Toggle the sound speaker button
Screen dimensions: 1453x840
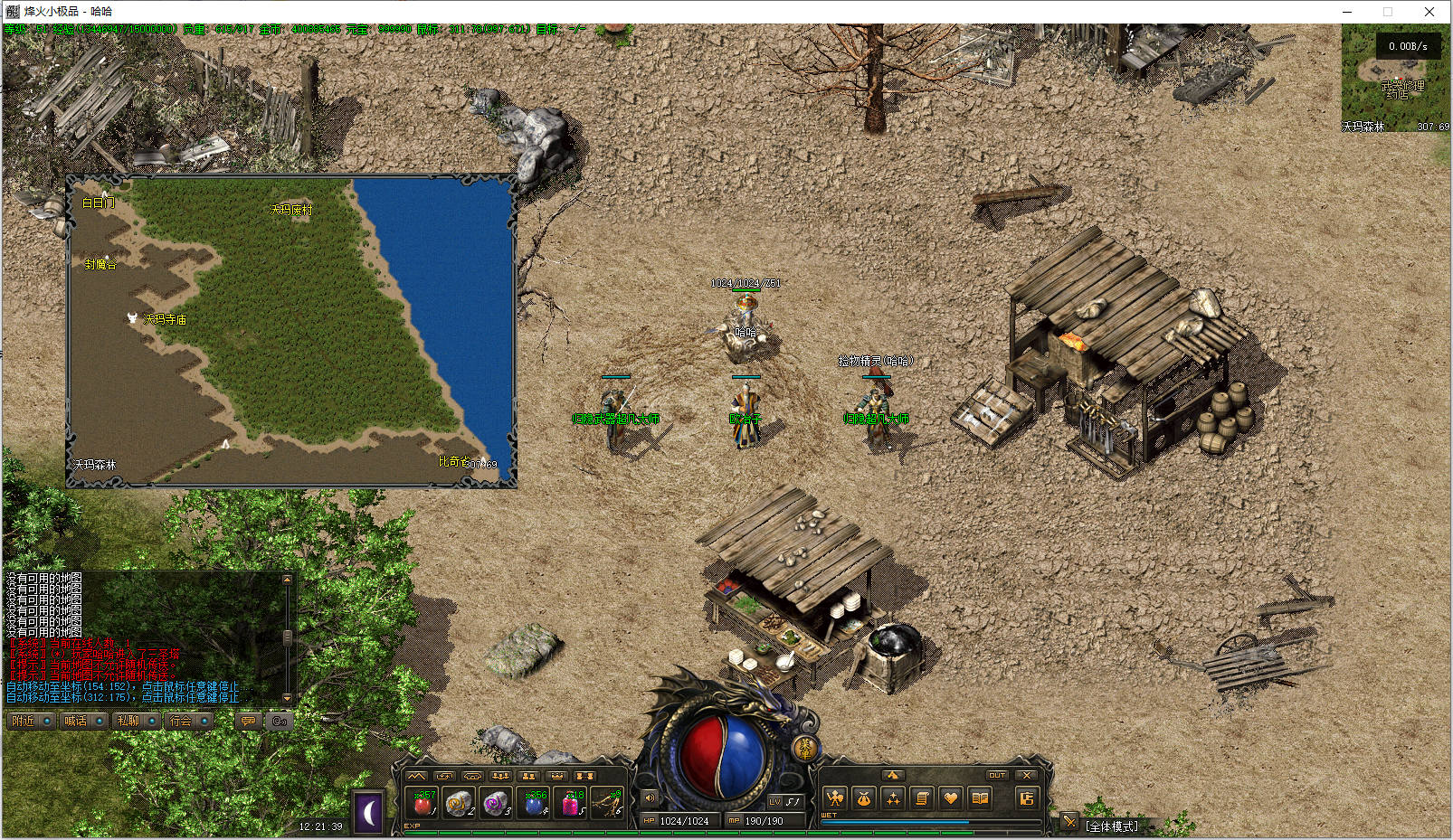point(650,798)
